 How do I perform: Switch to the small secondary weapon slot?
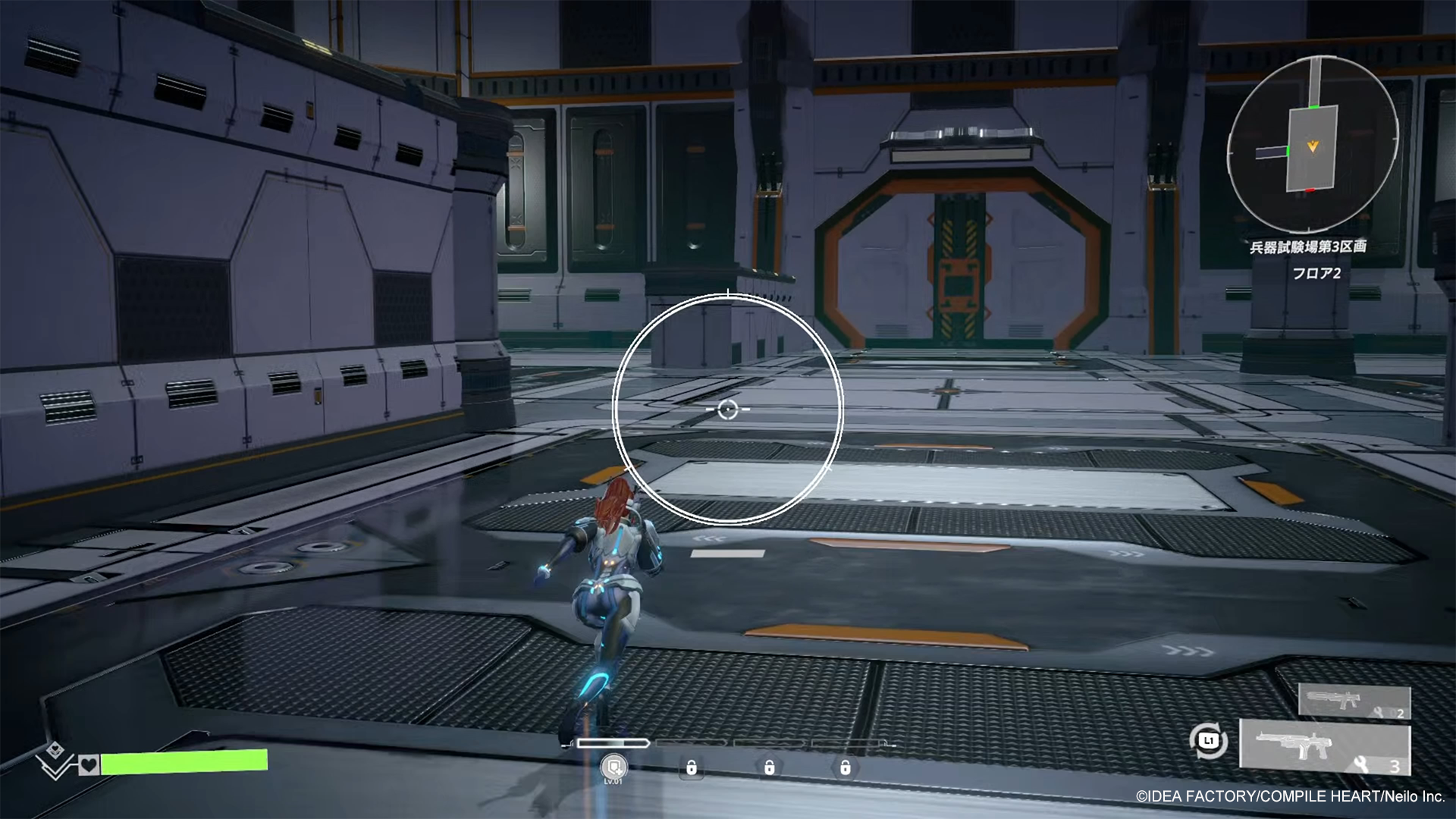tap(1354, 701)
